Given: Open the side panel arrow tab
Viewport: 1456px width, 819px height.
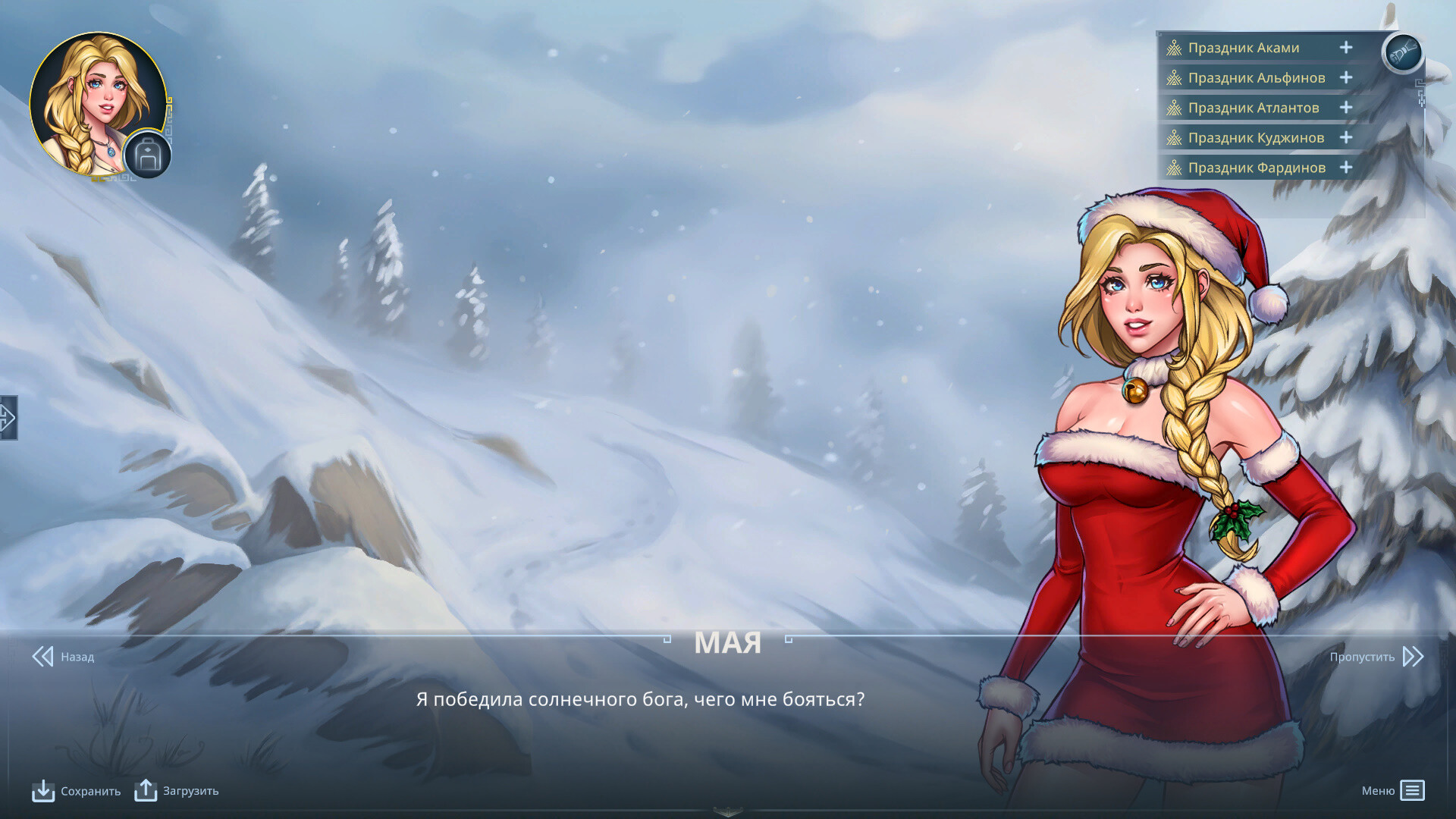Looking at the screenshot, I should point(8,418).
